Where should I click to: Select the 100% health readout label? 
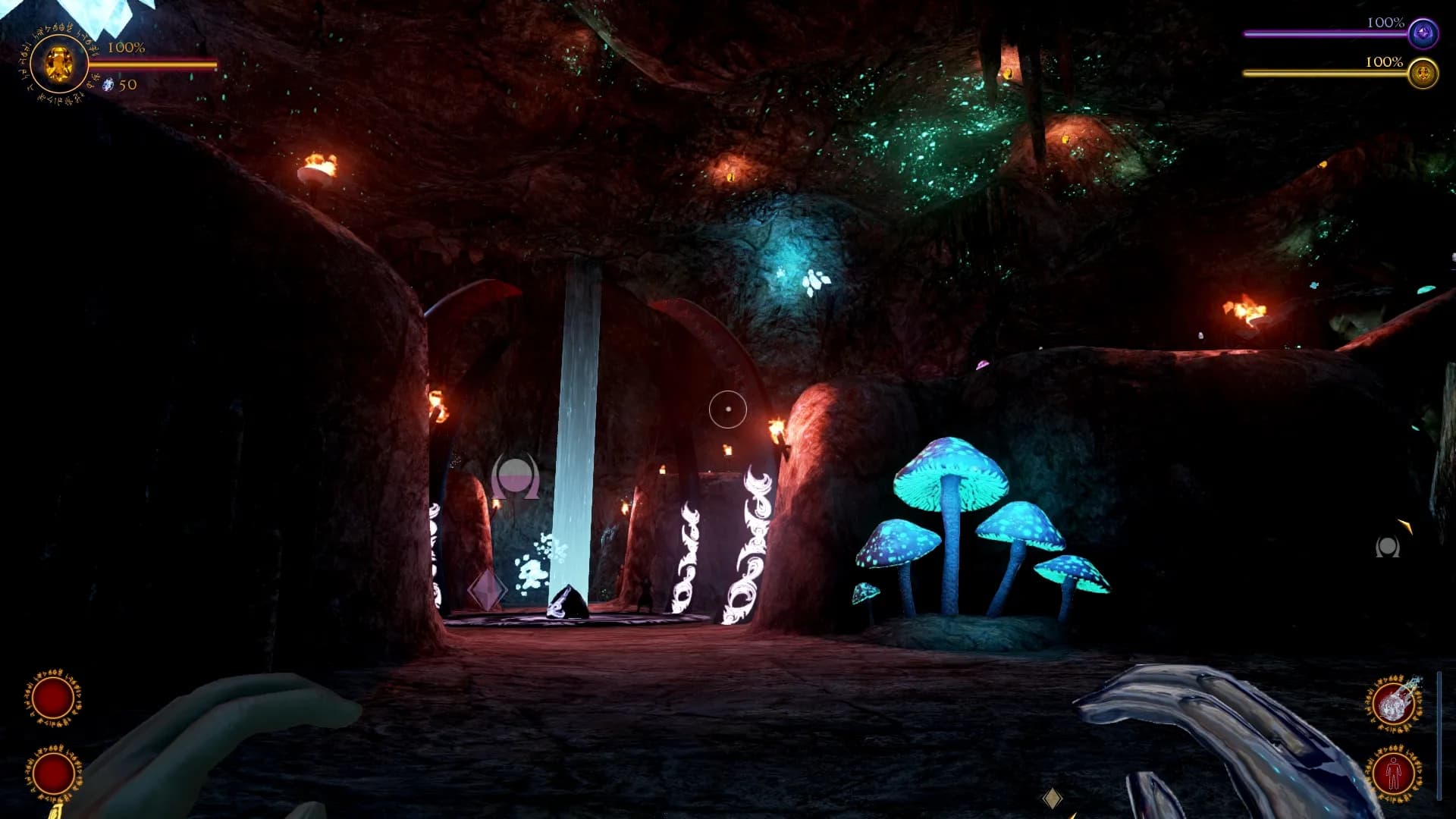tap(126, 47)
